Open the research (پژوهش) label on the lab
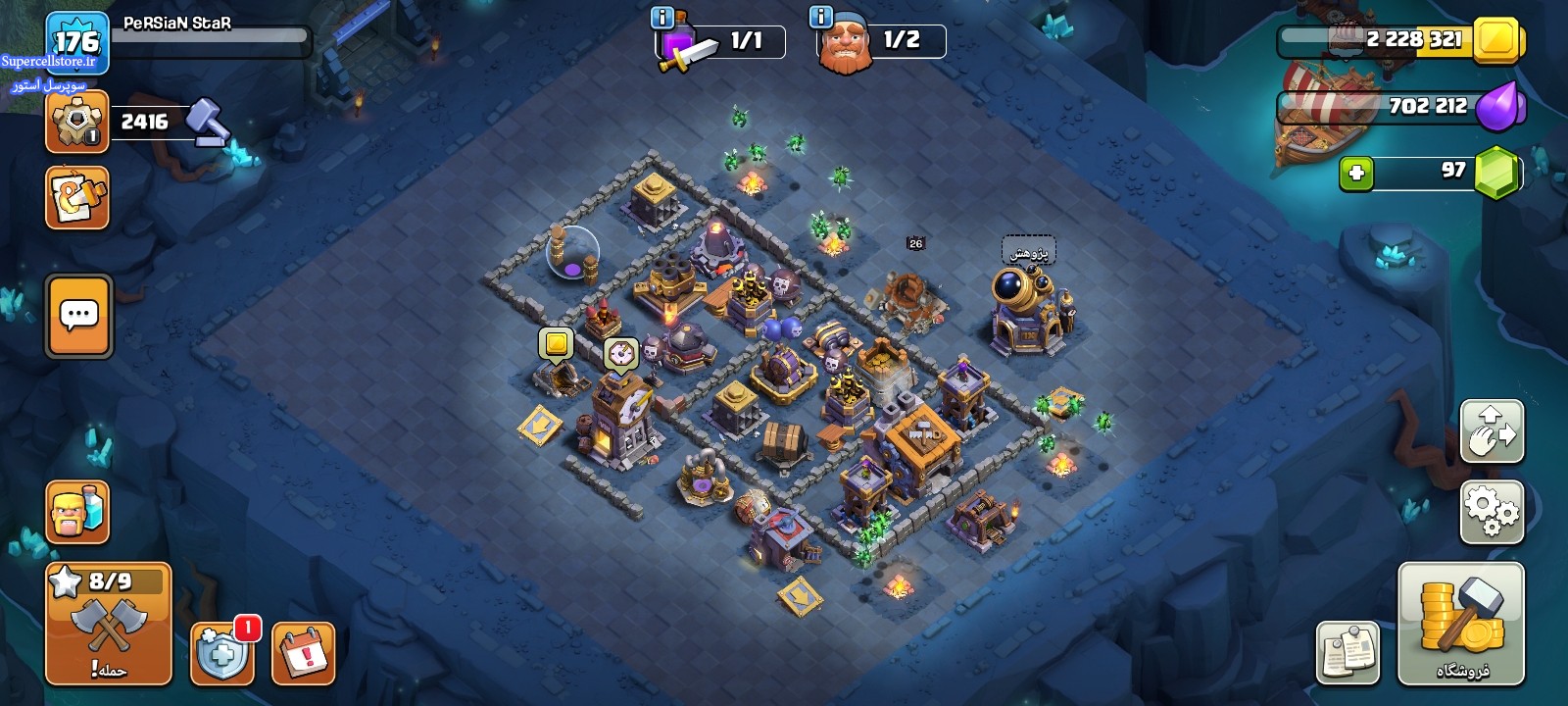This screenshot has width=1568, height=706. [1028, 251]
